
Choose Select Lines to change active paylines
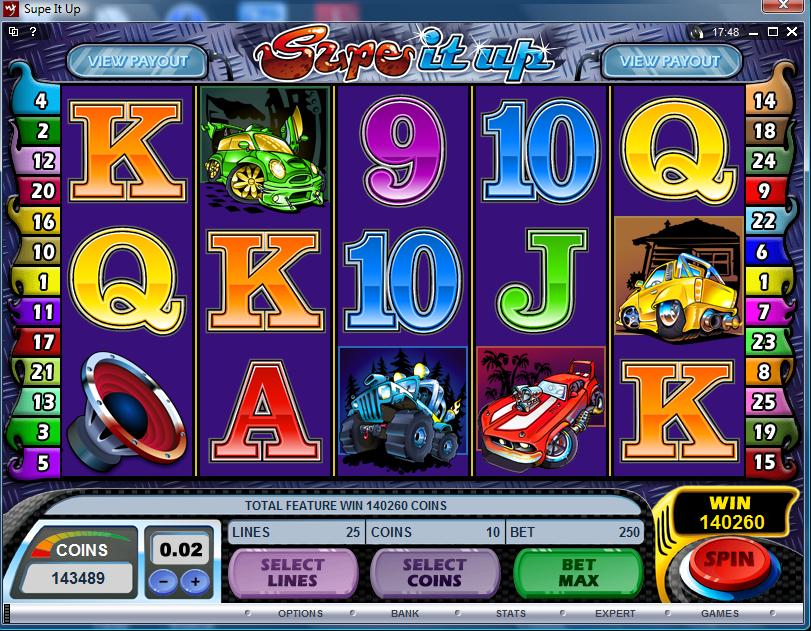click(293, 573)
